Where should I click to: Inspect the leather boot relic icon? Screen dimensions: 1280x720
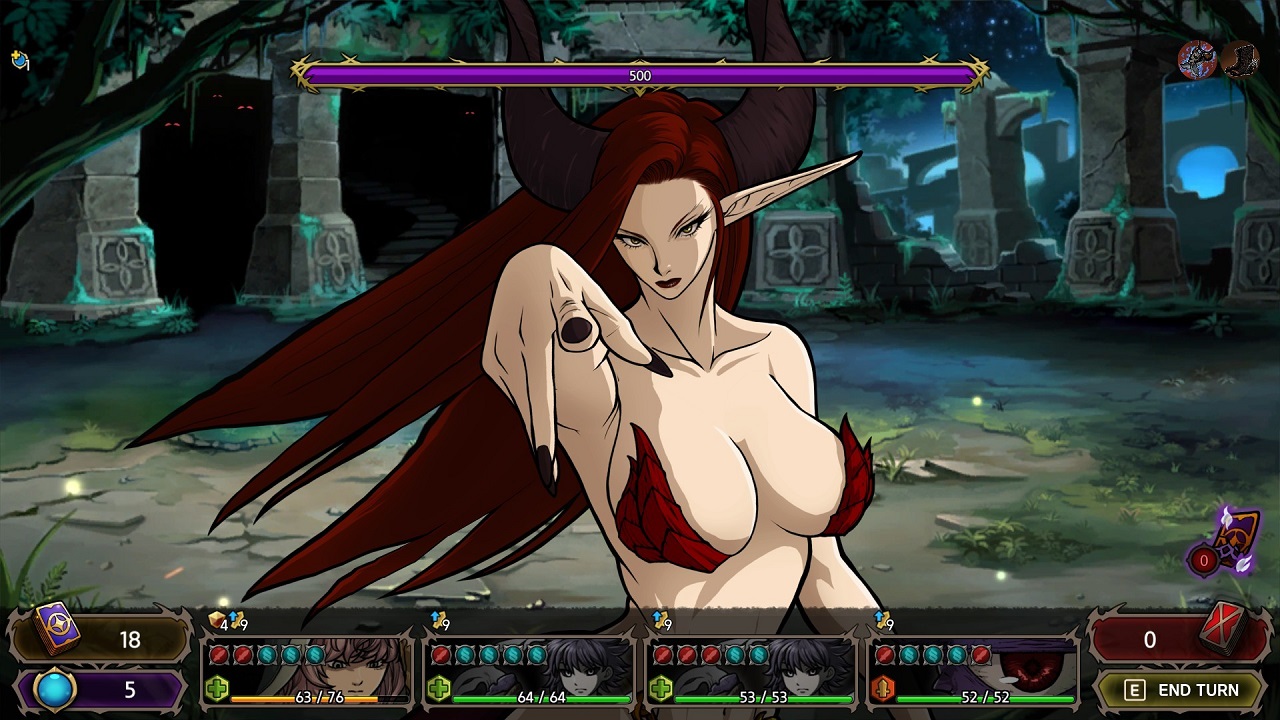tap(1240, 60)
